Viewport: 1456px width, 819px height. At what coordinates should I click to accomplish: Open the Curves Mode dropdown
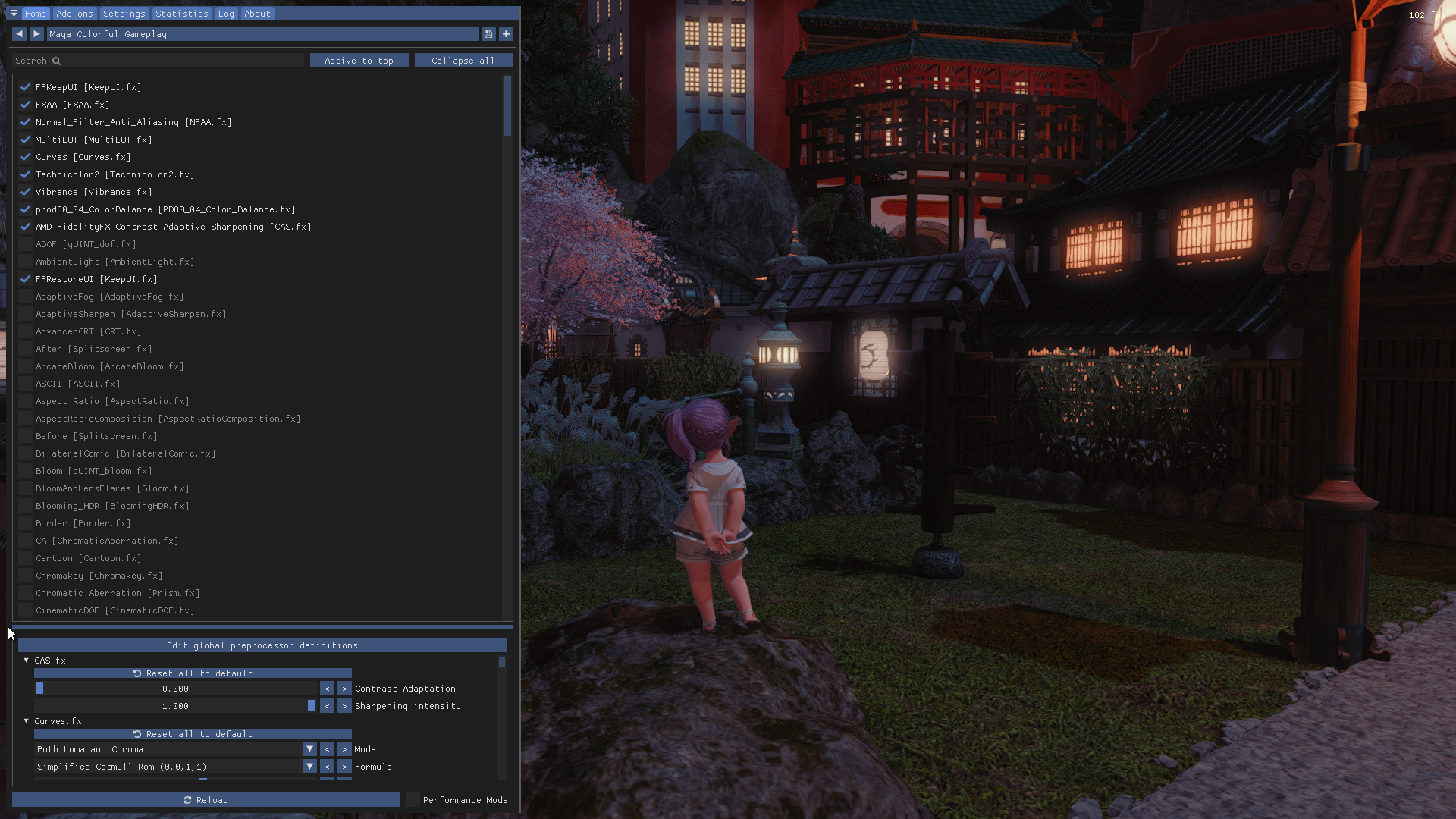coord(309,749)
